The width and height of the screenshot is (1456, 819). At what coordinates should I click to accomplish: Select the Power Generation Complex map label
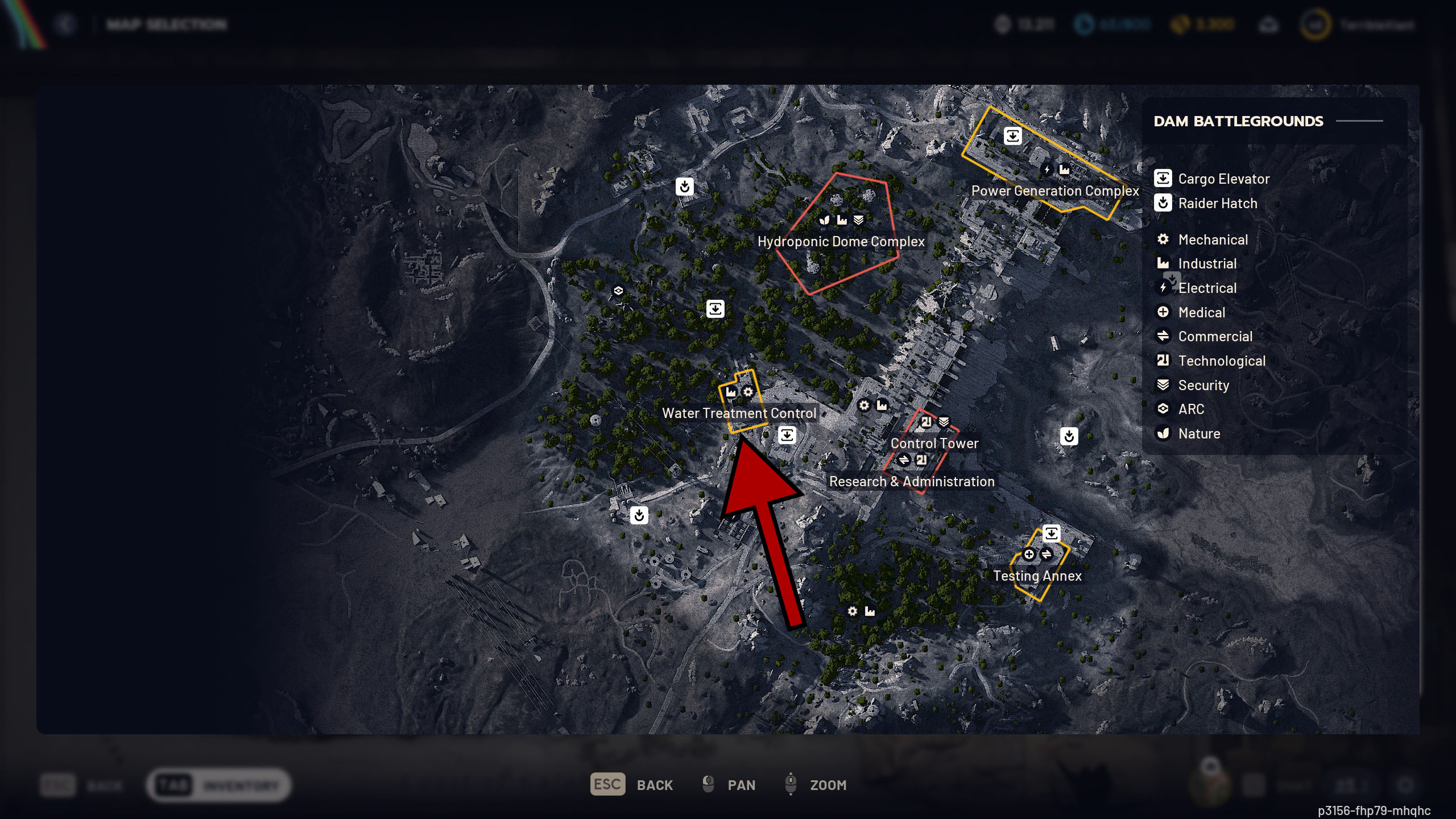(x=1055, y=191)
